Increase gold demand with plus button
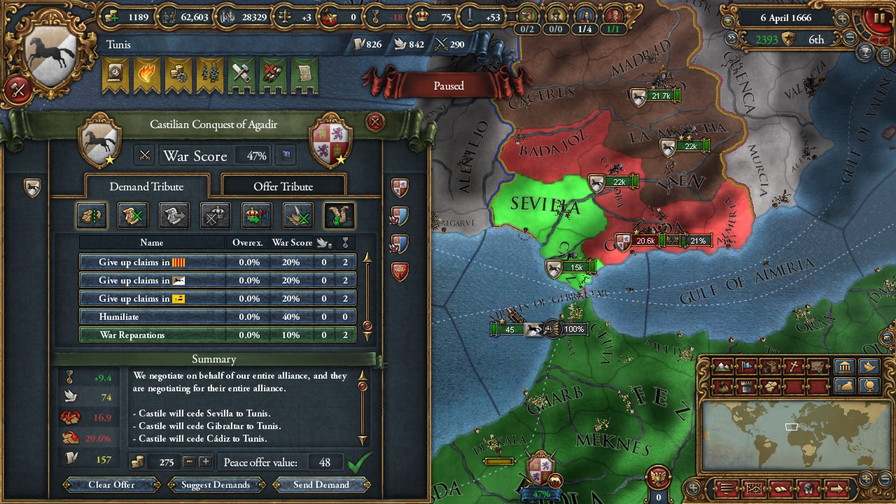896x504 pixels. 205,462
